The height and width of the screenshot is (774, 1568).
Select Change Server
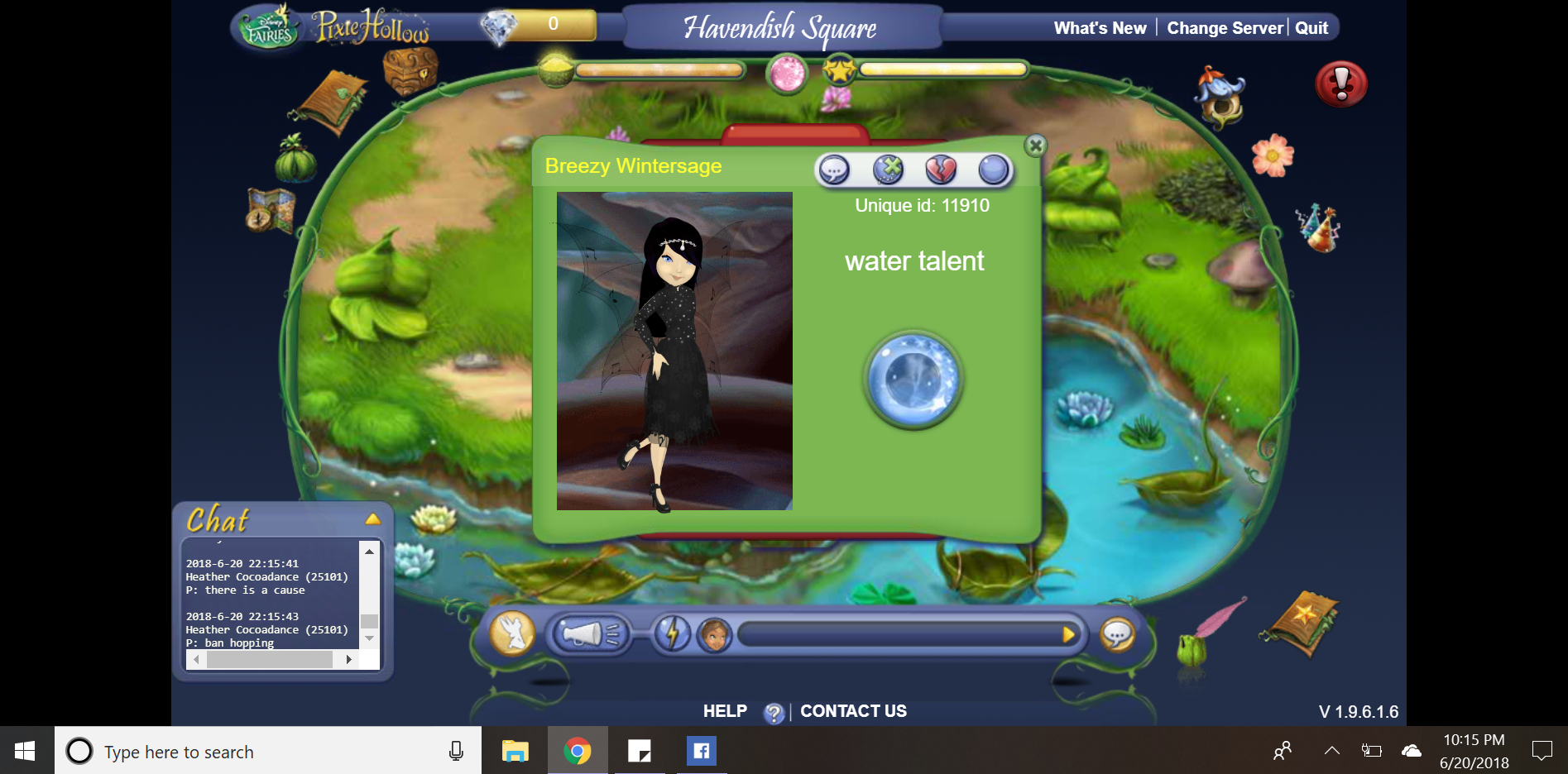(1225, 27)
